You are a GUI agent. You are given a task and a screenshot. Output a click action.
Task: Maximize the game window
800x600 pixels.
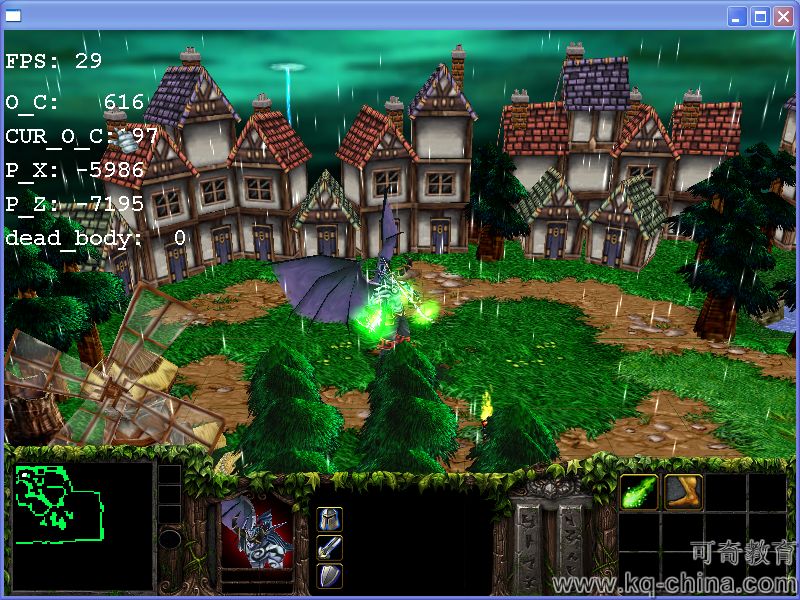(760, 16)
